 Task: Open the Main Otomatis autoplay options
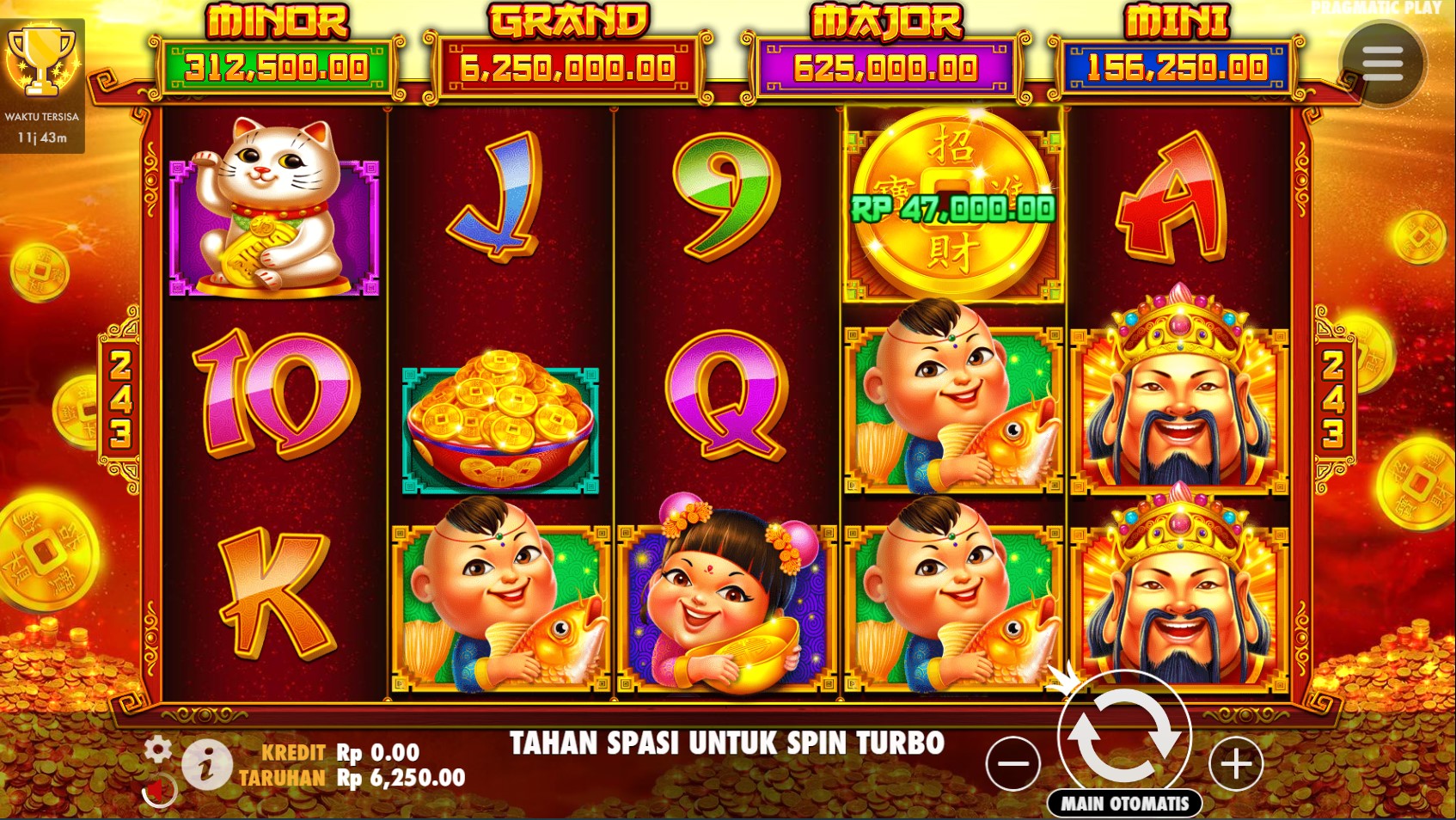[x=1124, y=804]
